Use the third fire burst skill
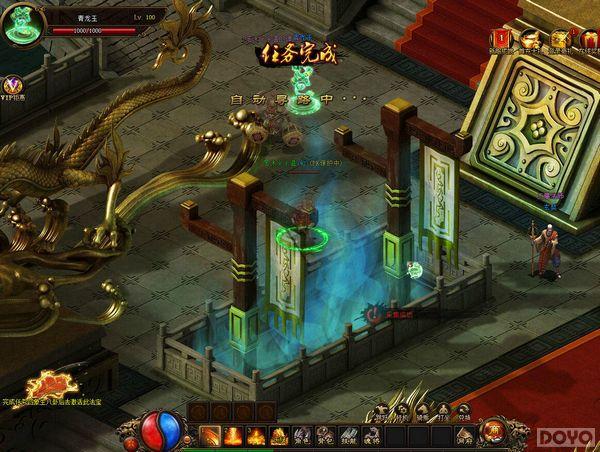The image size is (600, 452). pos(256,436)
